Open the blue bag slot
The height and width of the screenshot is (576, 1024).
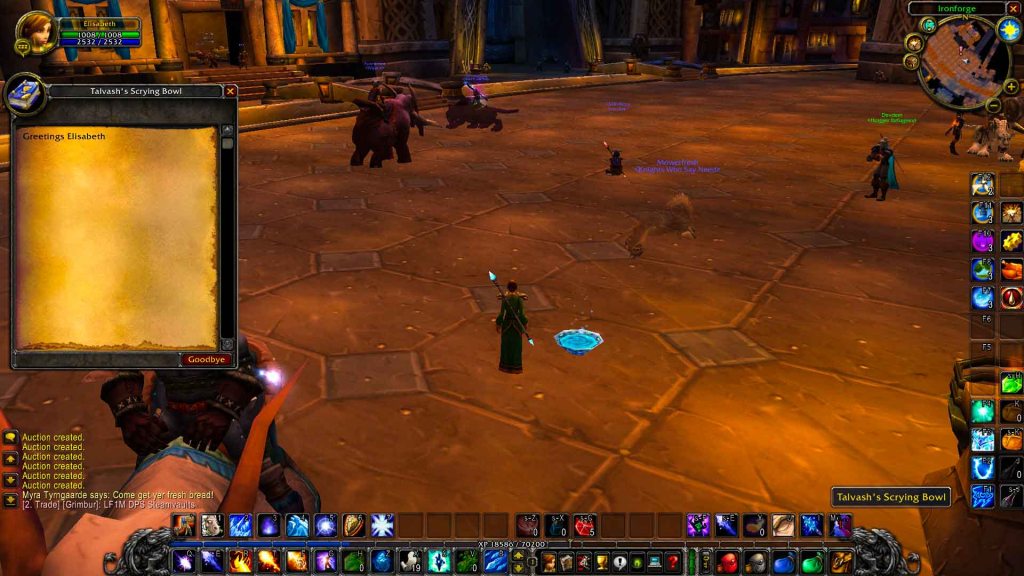[x=784, y=562]
